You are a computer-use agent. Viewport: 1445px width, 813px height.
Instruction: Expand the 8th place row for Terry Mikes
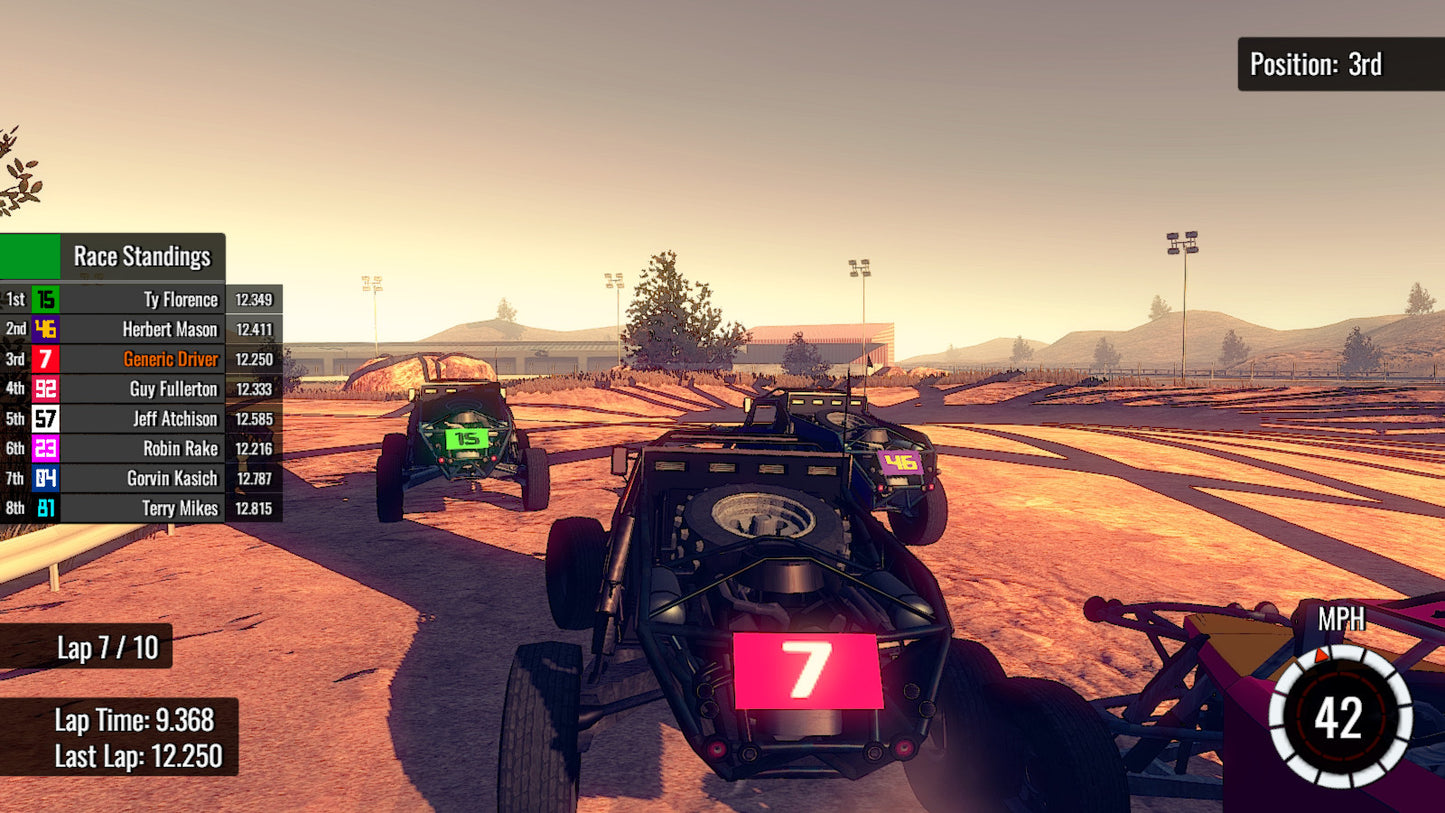[x=140, y=508]
